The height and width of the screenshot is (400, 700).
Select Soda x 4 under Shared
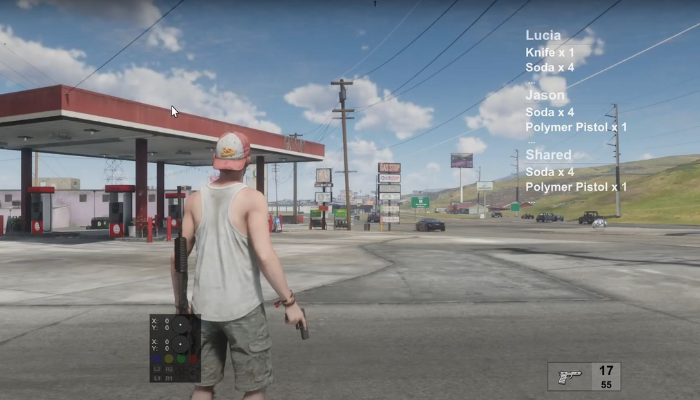pos(550,172)
